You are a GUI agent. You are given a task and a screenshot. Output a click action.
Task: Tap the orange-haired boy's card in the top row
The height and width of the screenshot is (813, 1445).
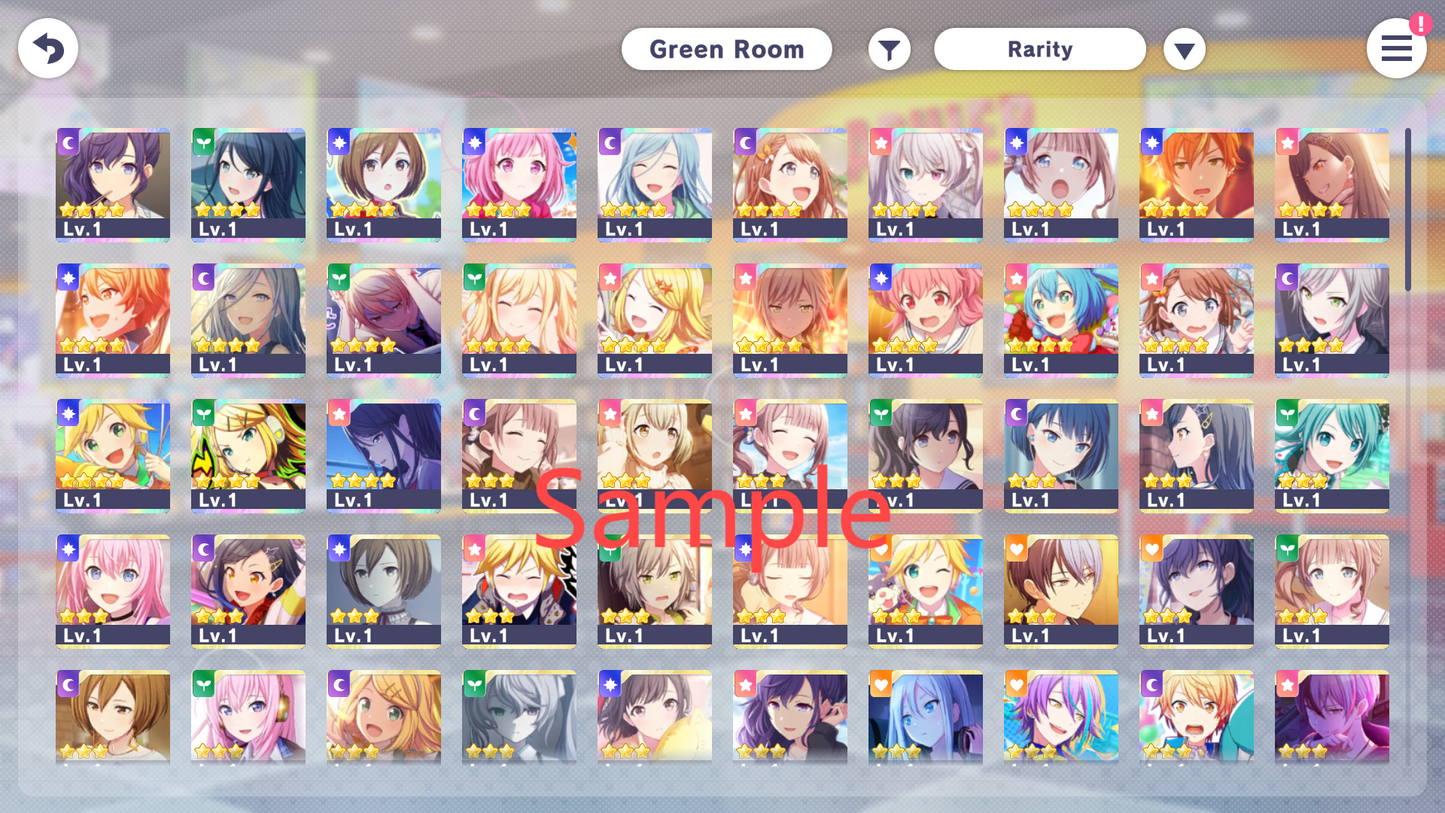tap(1196, 185)
